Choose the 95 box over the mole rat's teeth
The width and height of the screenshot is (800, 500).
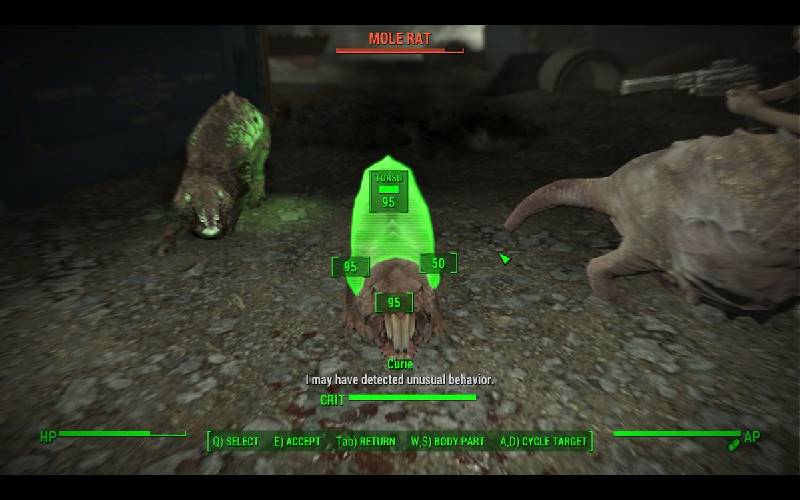393,302
